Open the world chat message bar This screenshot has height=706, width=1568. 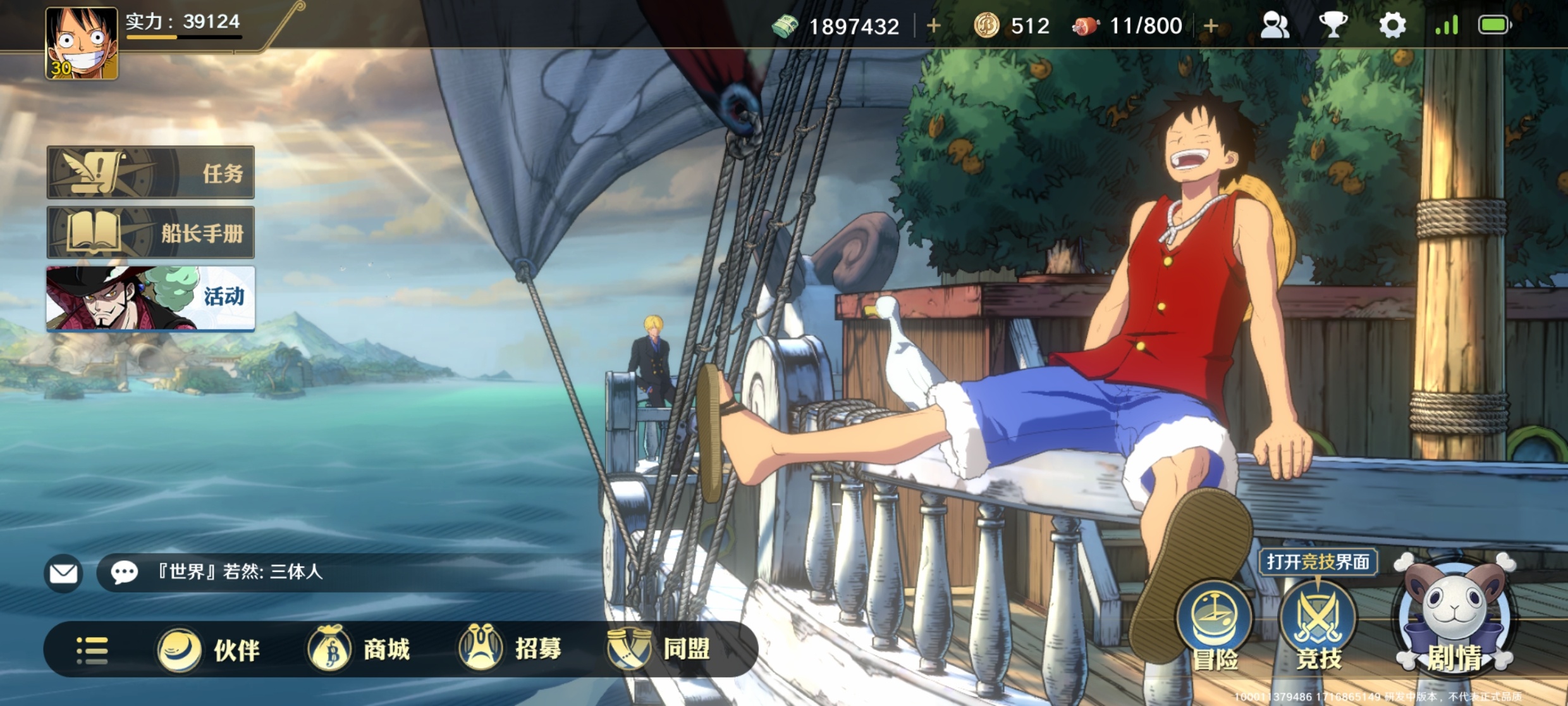tap(316, 573)
